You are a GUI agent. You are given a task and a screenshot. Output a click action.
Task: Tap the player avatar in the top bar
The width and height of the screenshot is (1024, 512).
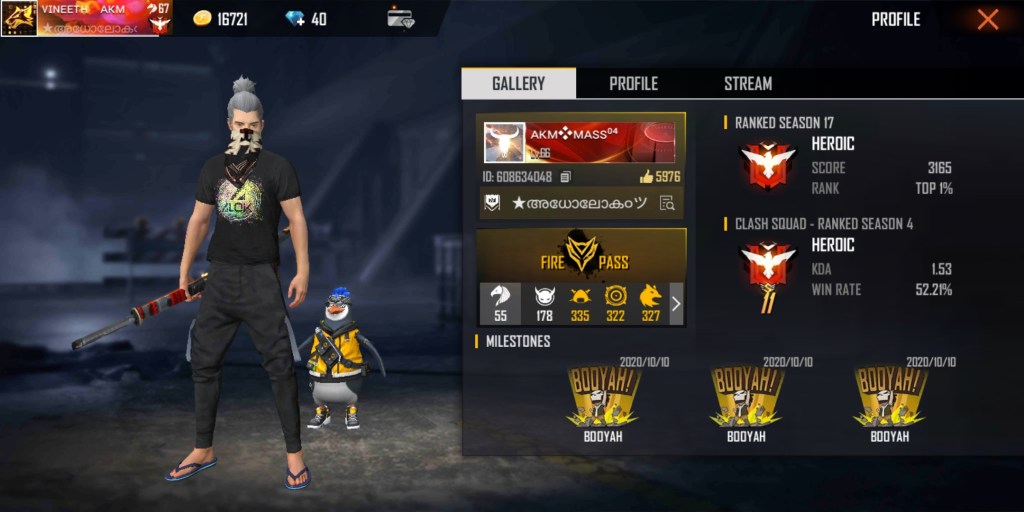coord(19,18)
